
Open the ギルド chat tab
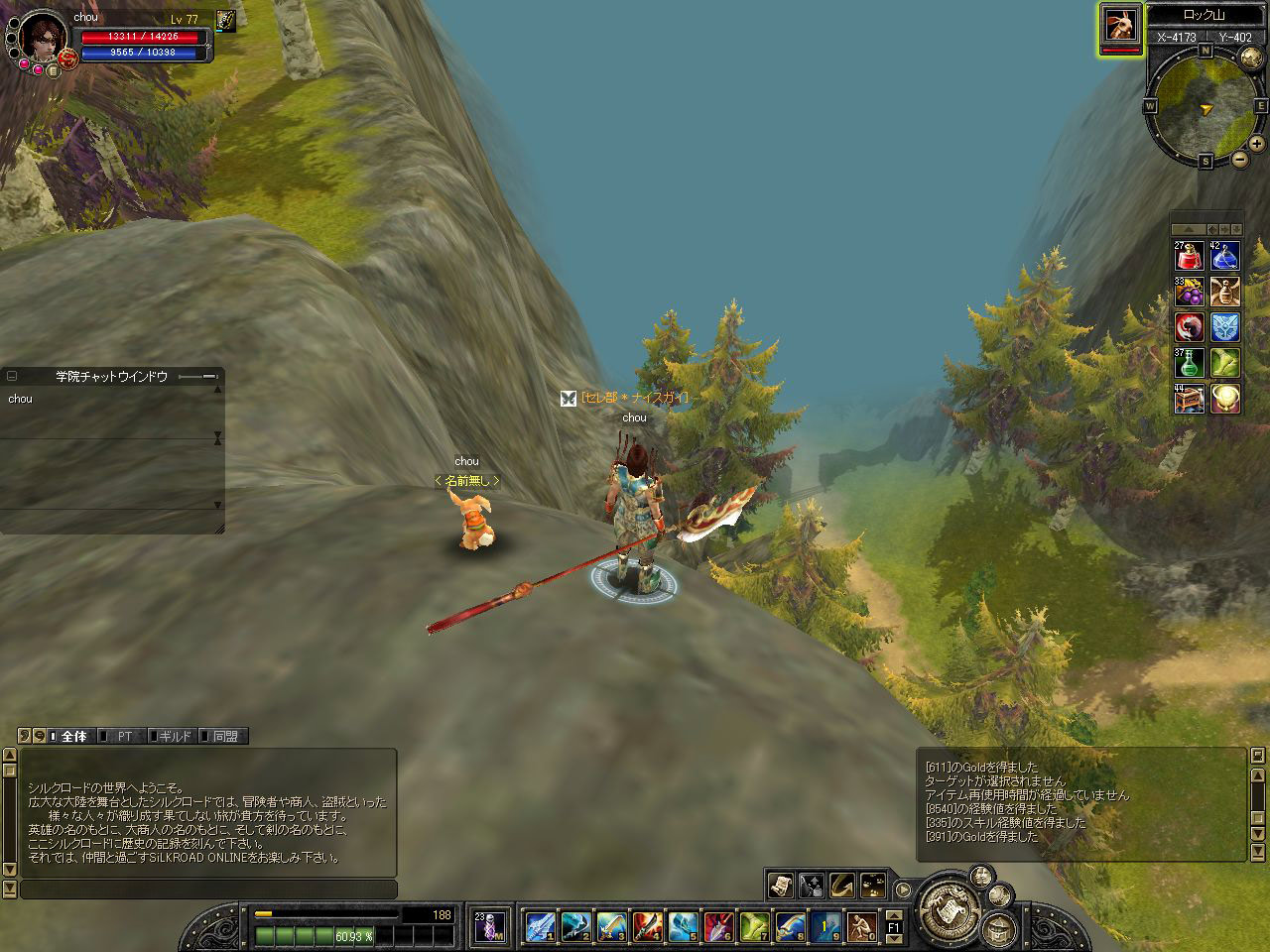point(175,736)
